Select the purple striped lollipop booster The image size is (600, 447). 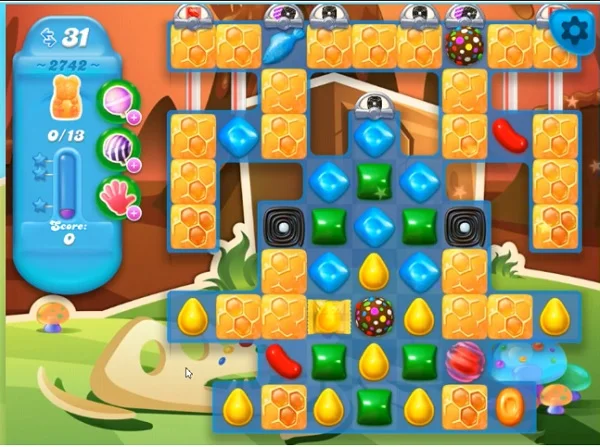coord(115,148)
